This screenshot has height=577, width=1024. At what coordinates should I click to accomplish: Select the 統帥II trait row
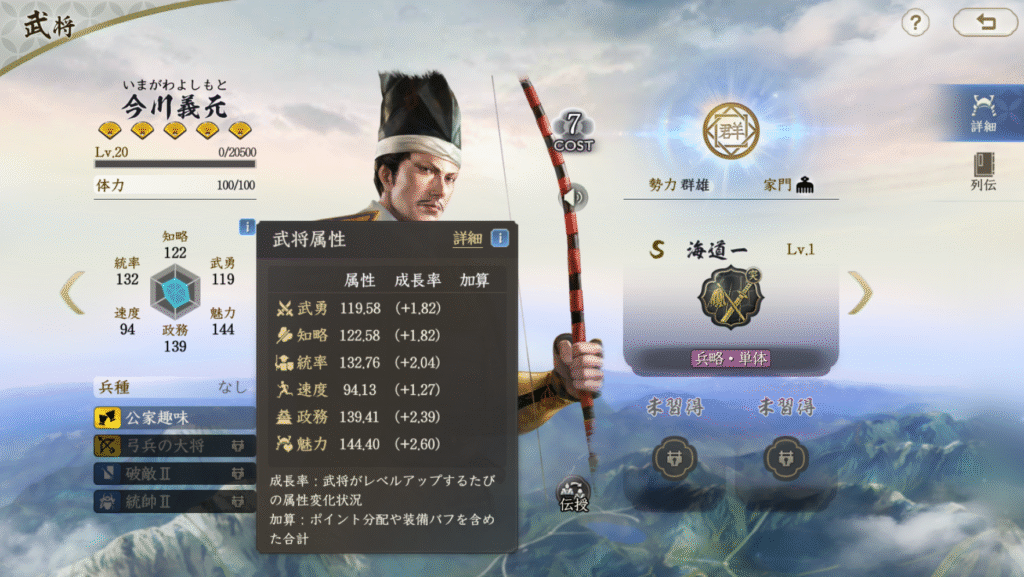pos(175,500)
